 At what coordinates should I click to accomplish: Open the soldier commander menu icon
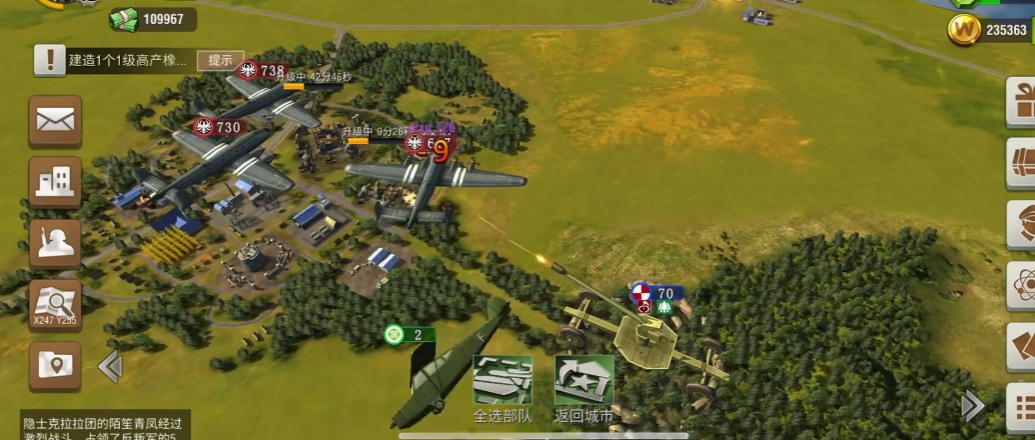(x=55, y=242)
